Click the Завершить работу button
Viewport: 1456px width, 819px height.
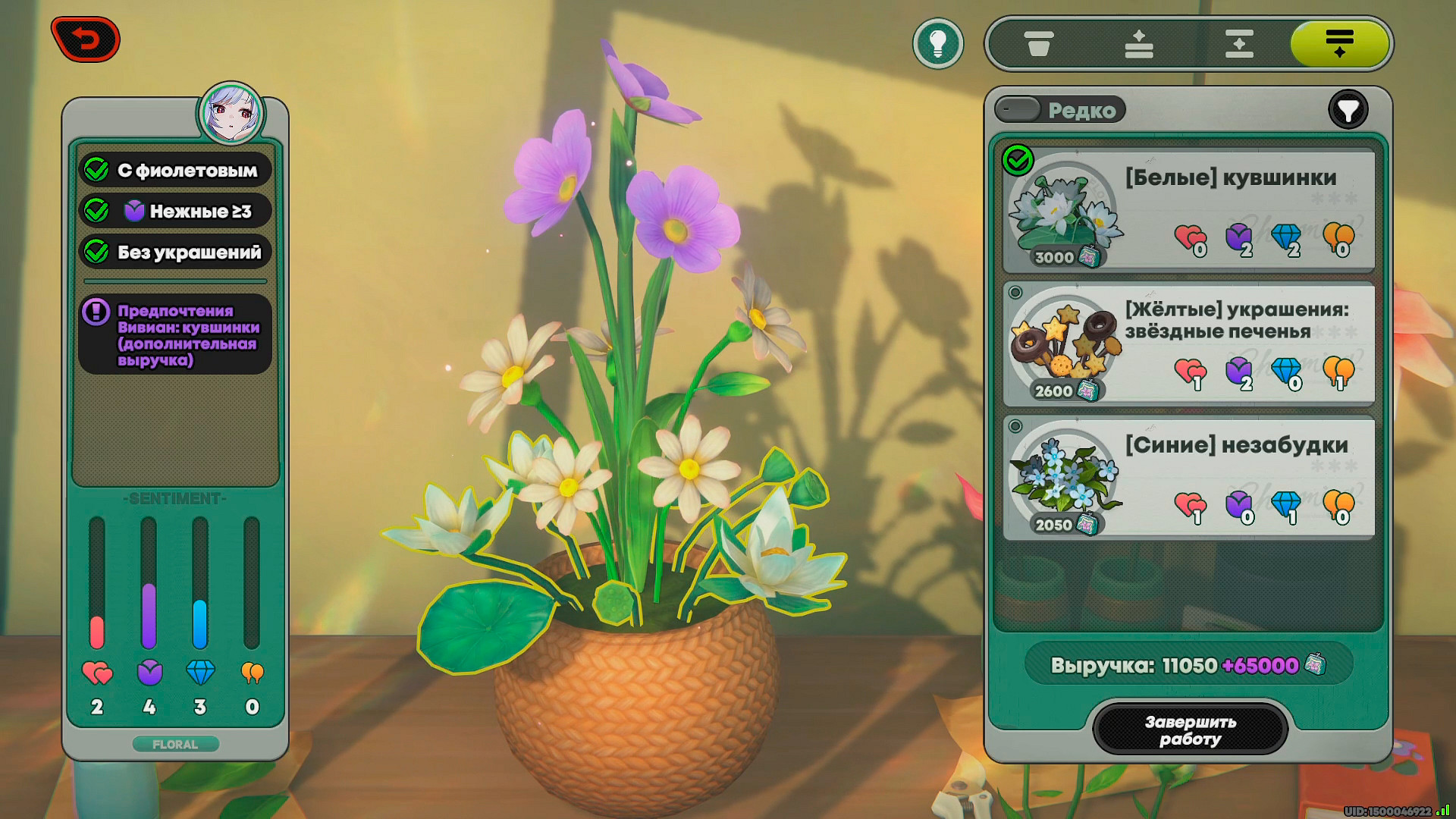[1190, 730]
